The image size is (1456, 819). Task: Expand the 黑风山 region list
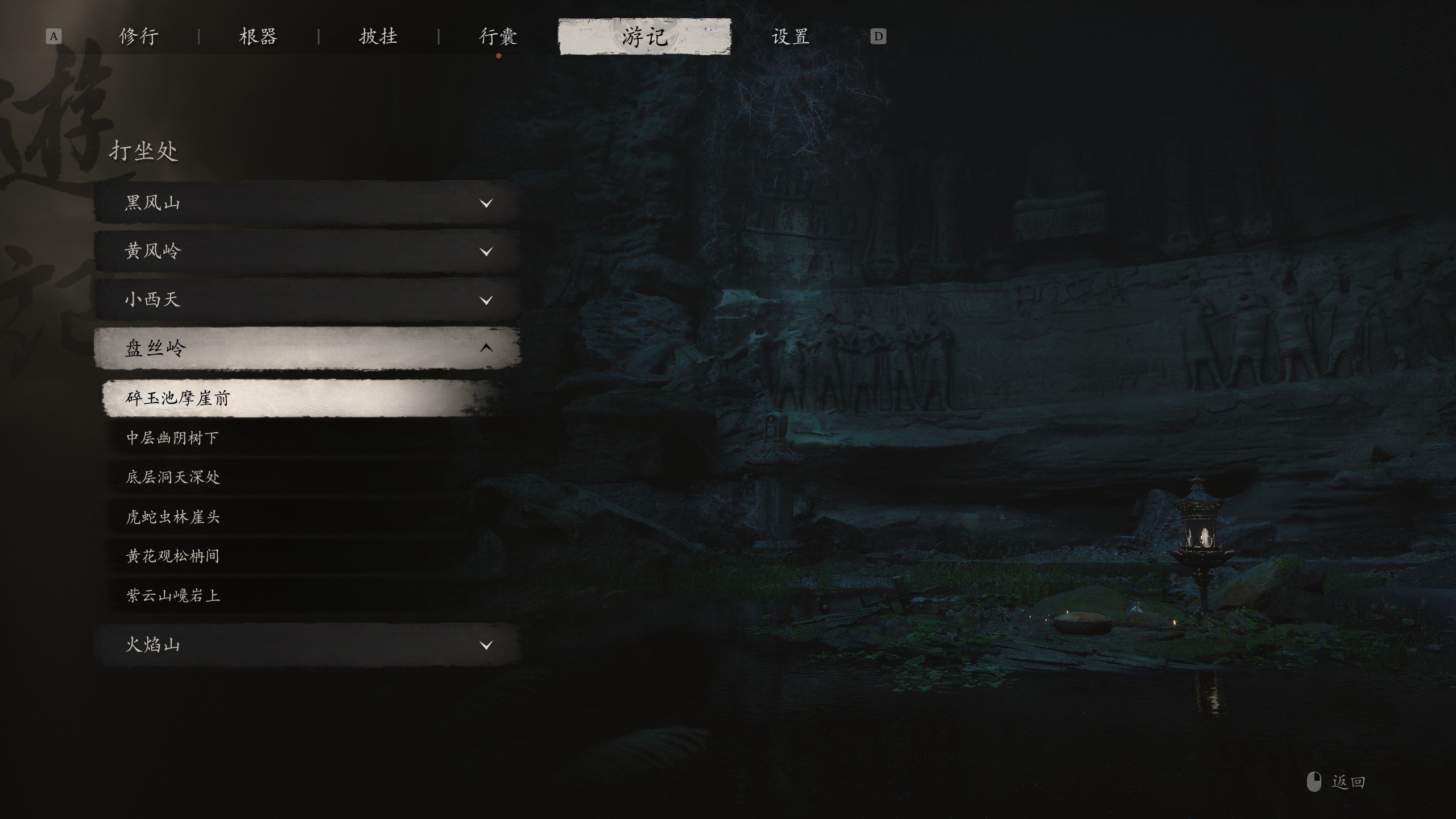click(307, 202)
